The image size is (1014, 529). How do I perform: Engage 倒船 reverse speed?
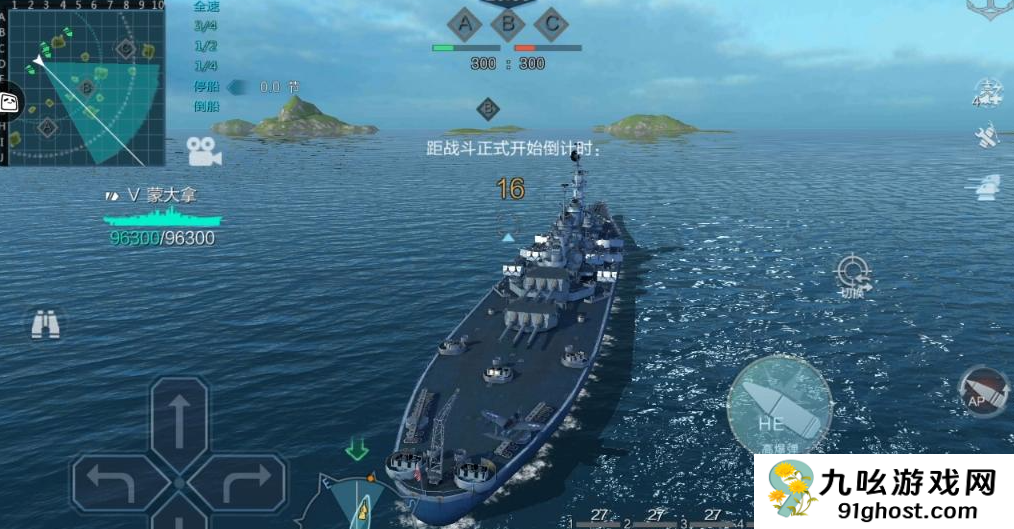(x=207, y=106)
